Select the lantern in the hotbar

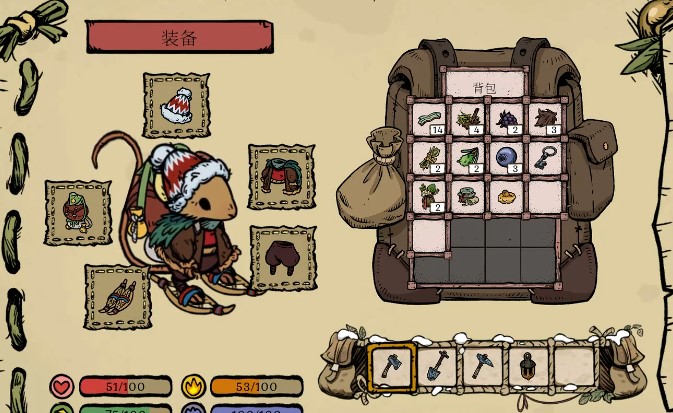click(527, 366)
